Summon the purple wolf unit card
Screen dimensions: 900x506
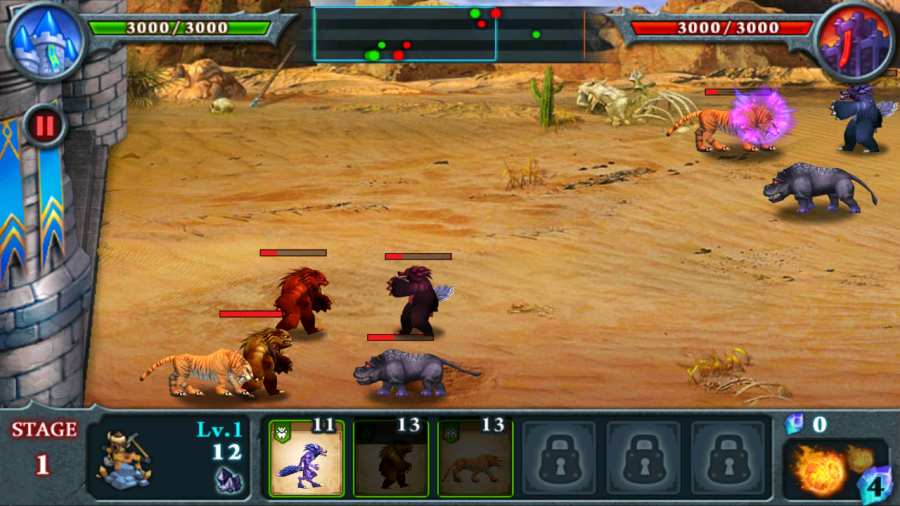[307, 458]
